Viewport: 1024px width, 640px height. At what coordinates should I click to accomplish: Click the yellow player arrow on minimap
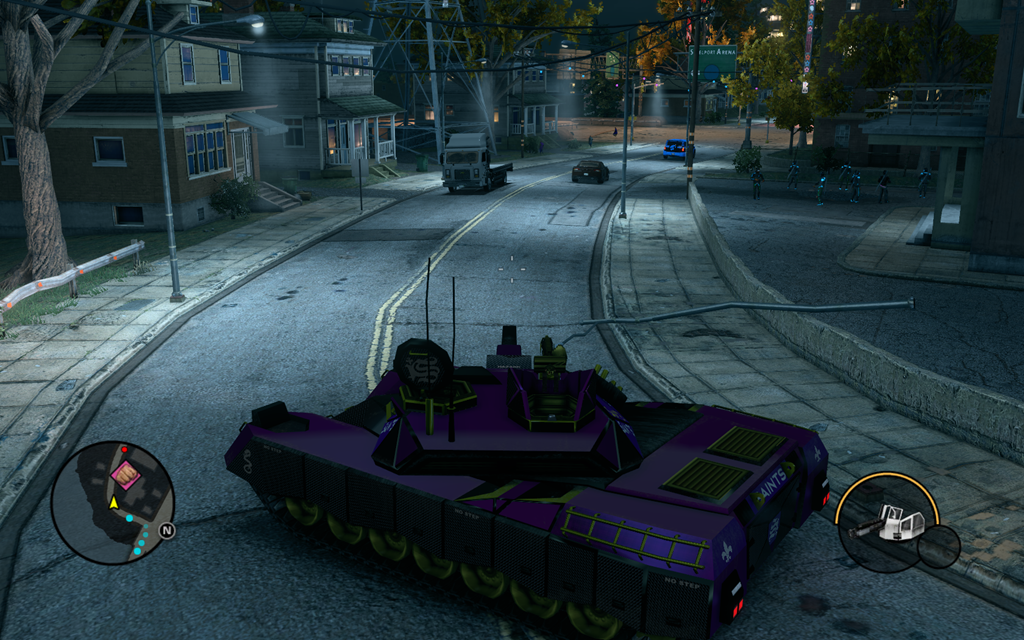(114, 502)
